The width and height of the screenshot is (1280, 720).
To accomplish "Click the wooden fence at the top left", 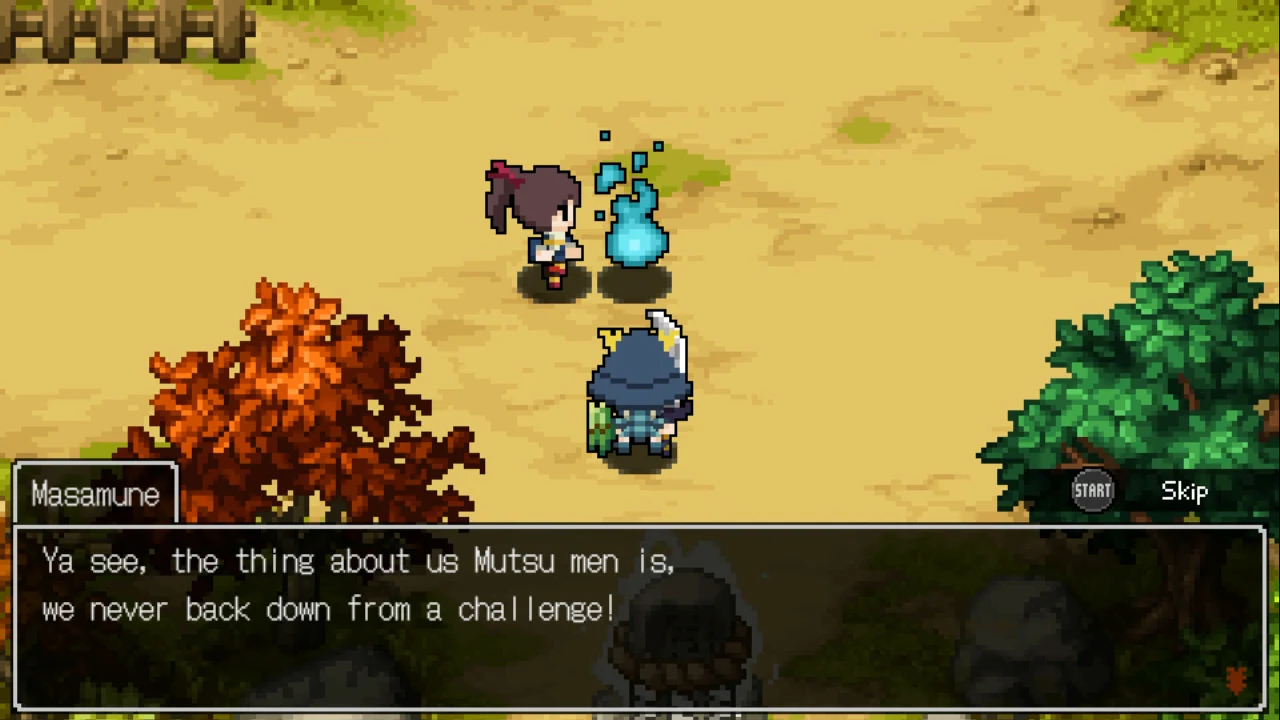I will click(120, 30).
